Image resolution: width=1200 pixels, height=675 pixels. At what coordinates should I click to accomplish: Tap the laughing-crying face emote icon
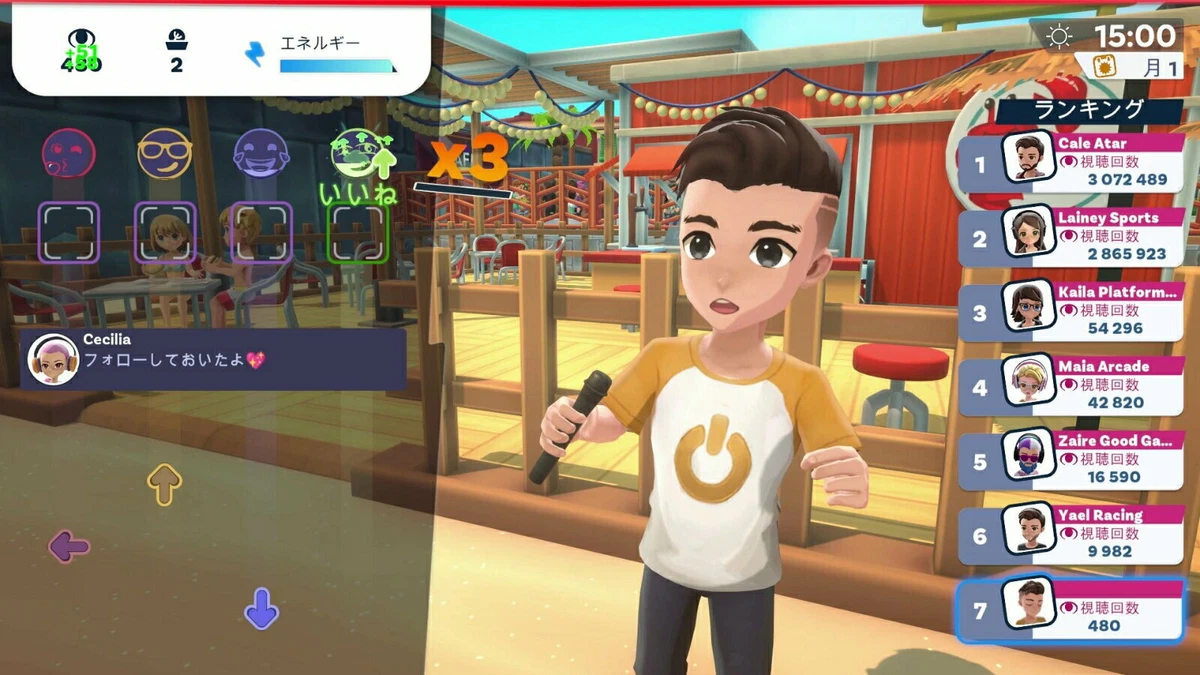click(261, 154)
